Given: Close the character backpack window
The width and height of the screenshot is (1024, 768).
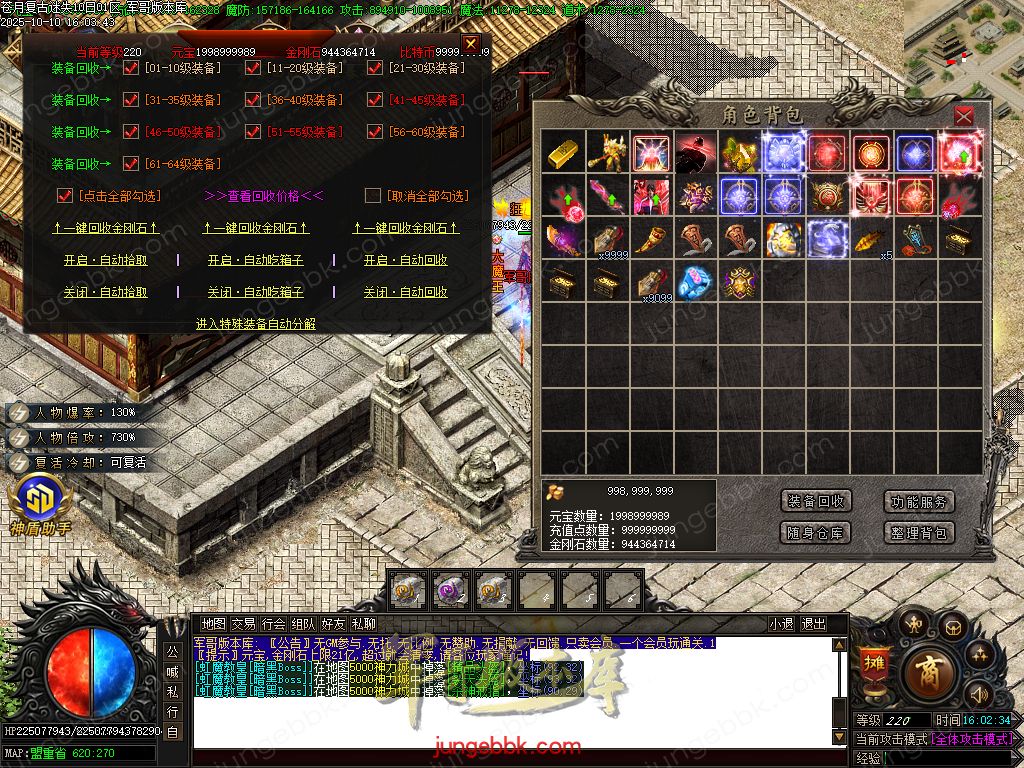Looking at the screenshot, I should click(963, 116).
